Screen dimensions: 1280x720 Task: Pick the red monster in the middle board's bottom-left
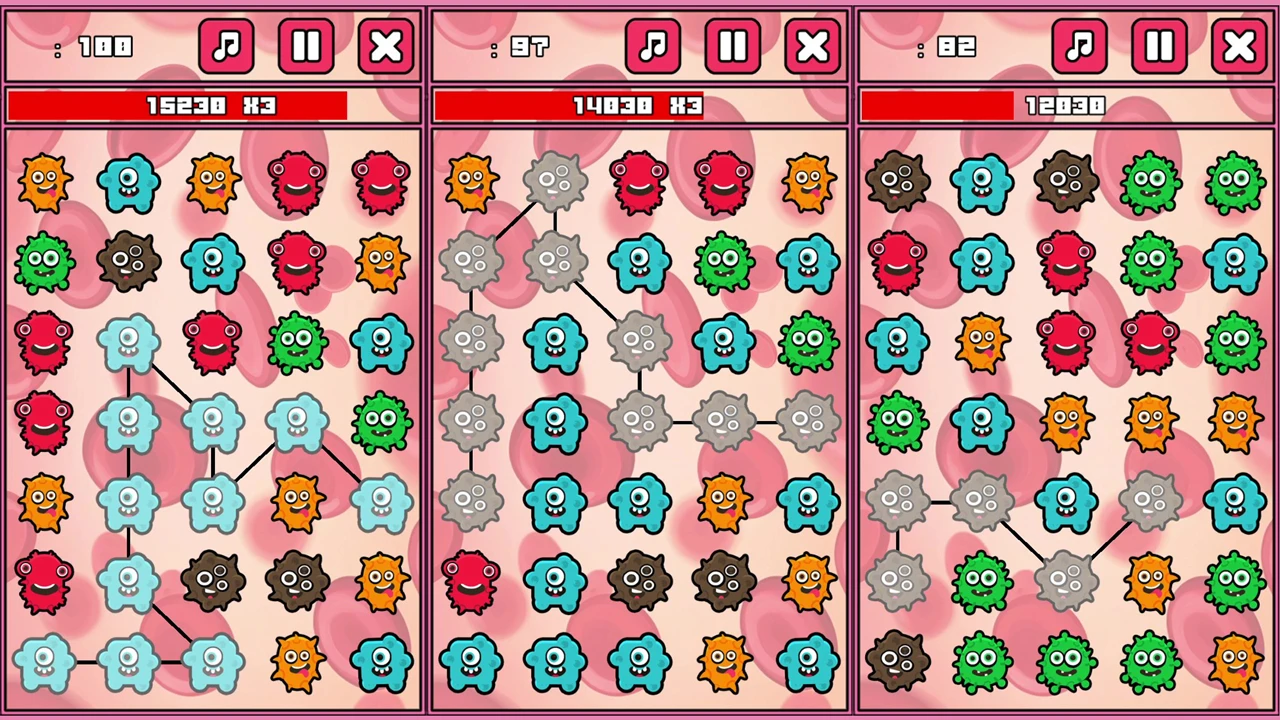click(470, 580)
